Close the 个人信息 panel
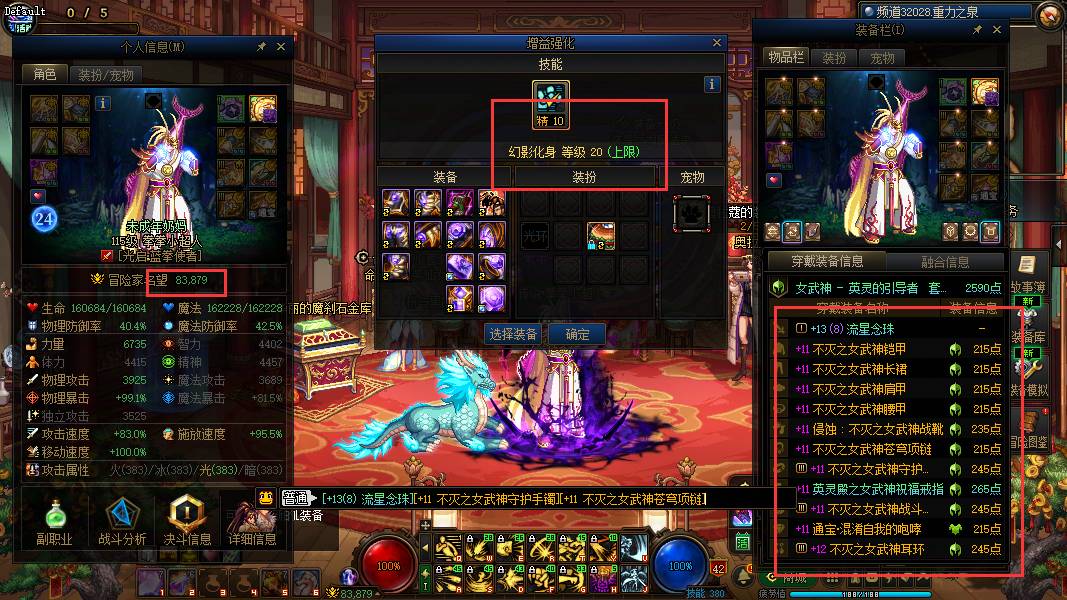Viewport: 1067px width, 600px height. 281,46
